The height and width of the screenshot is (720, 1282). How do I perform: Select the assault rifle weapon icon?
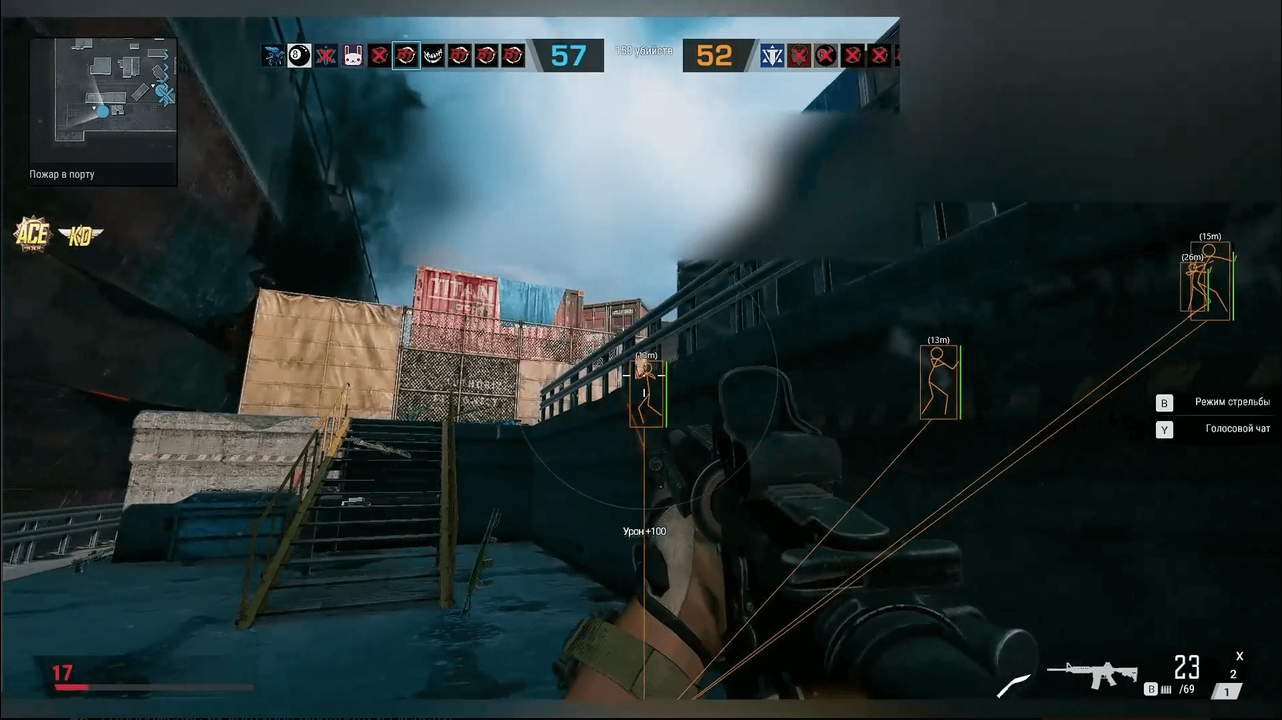click(1092, 674)
